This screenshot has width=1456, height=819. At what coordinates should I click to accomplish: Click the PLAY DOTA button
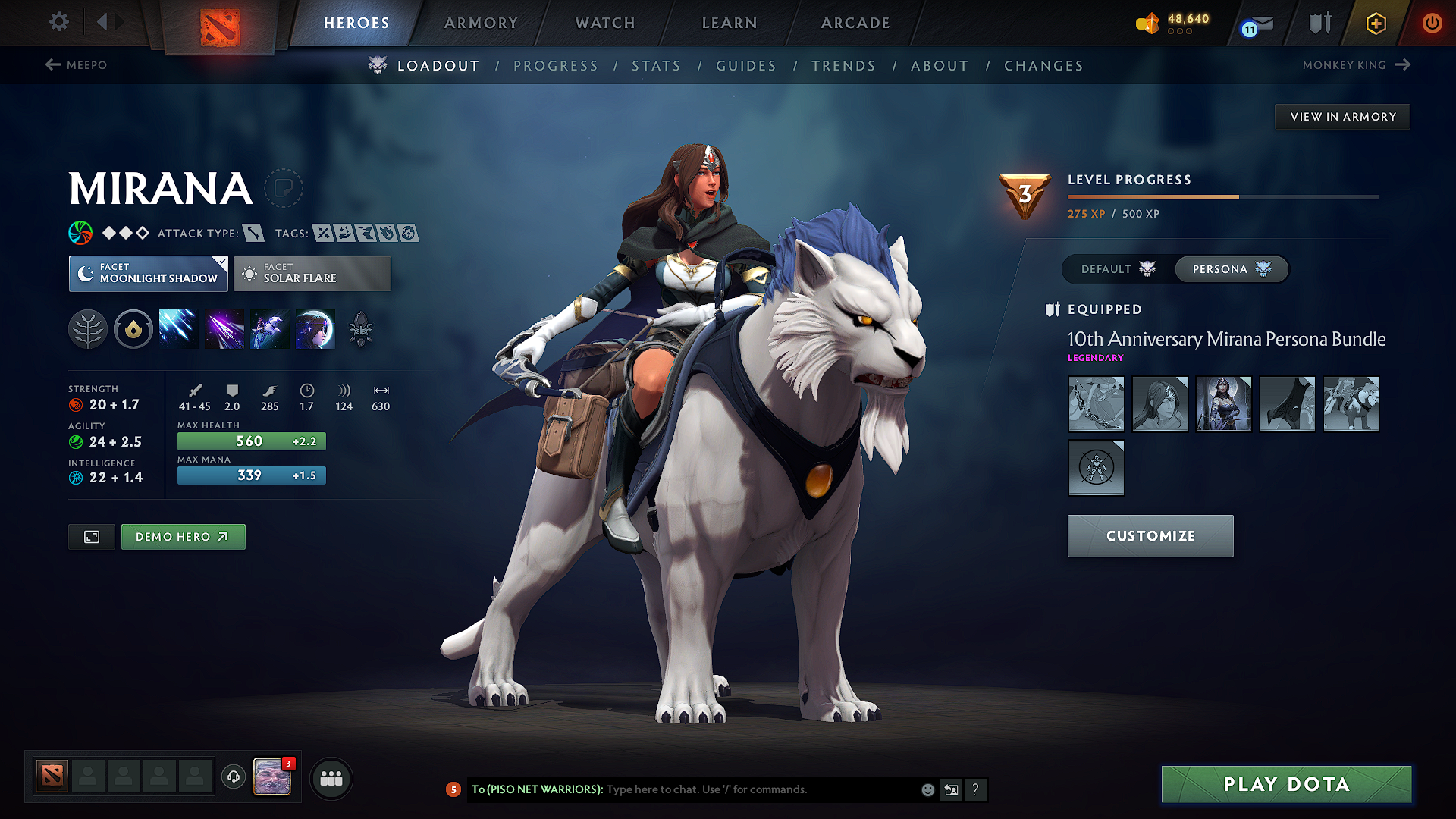tap(1285, 784)
